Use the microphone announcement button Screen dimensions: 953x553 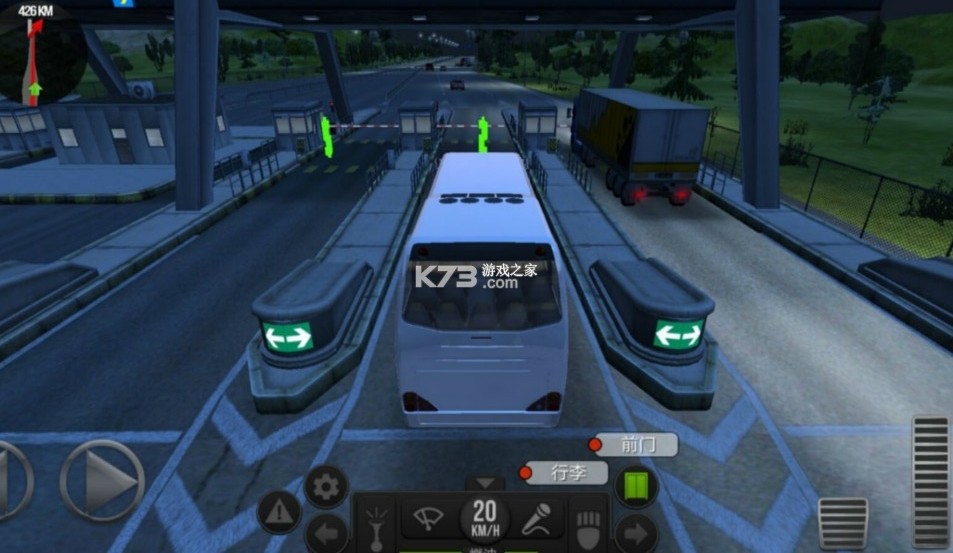(x=540, y=518)
